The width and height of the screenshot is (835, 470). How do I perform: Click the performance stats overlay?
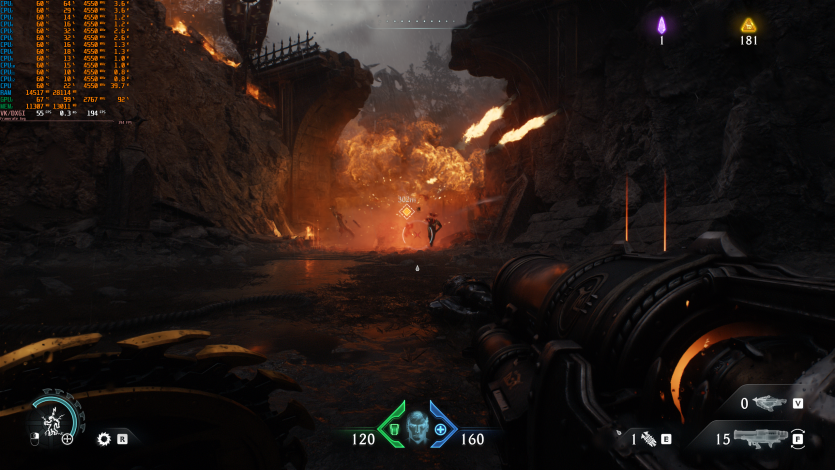(66, 62)
